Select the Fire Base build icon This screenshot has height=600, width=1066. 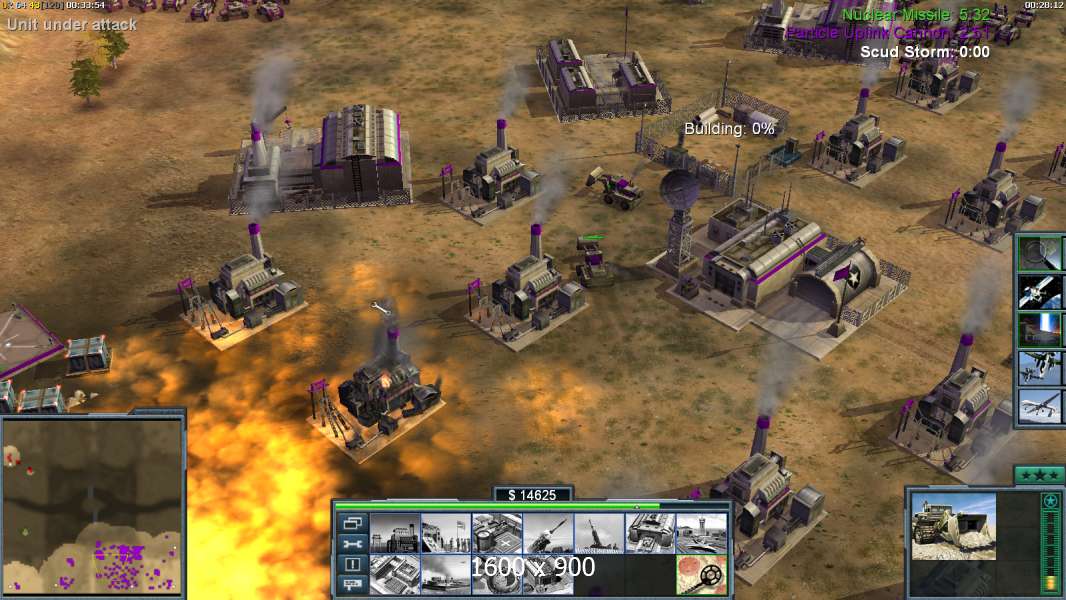pyautogui.click(x=598, y=533)
